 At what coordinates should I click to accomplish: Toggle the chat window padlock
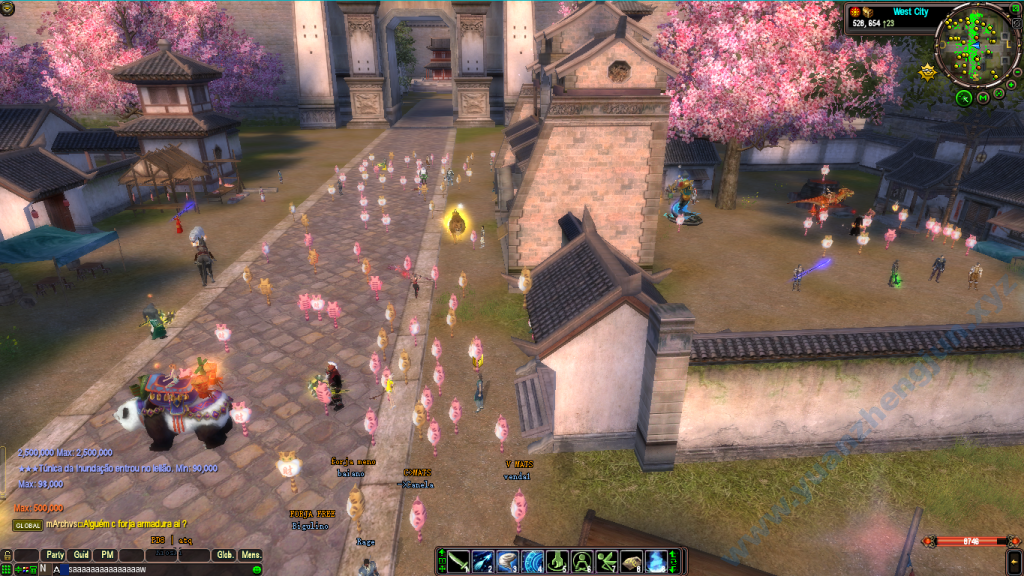click(x=7, y=555)
